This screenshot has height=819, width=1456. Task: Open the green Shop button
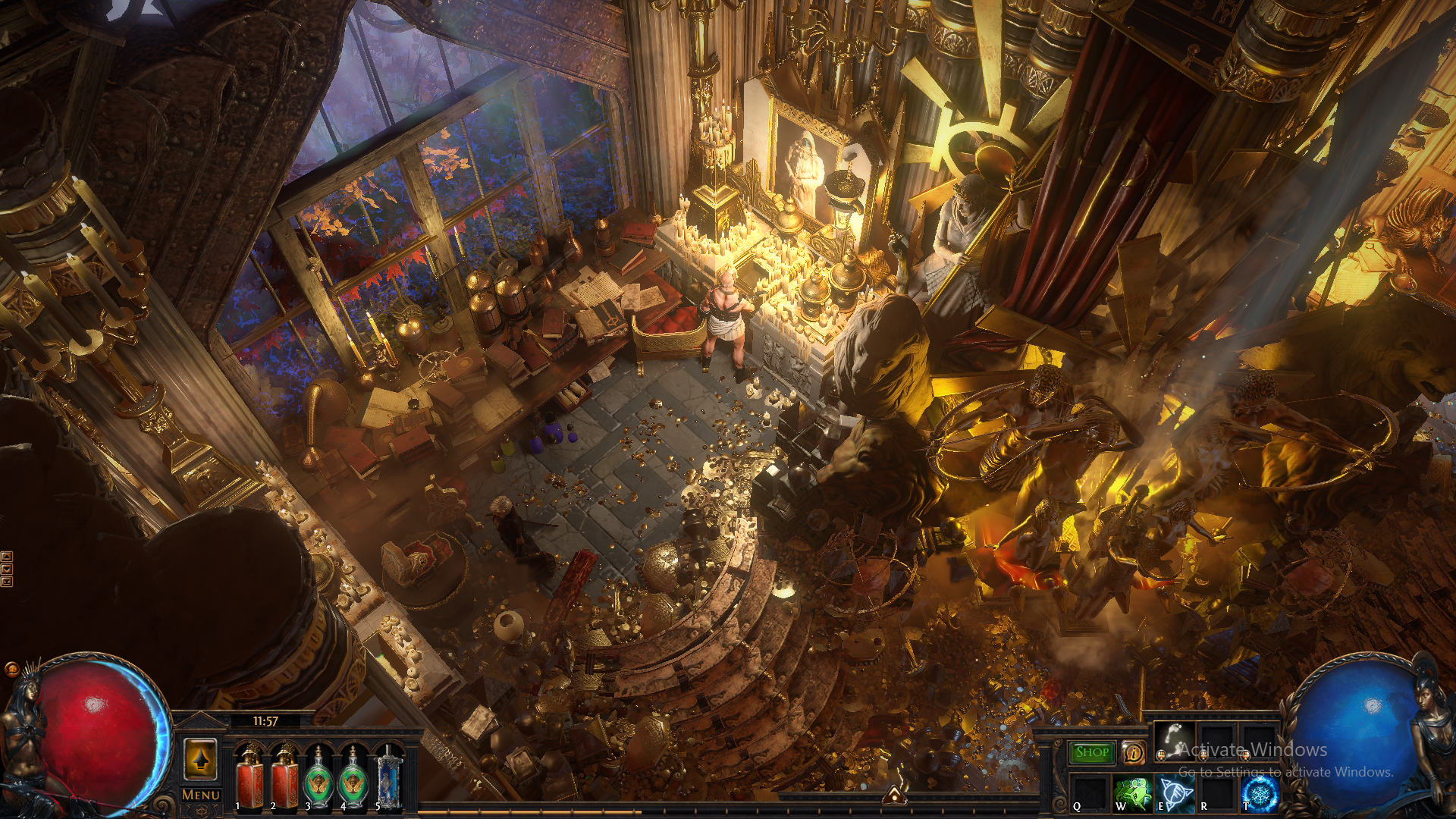1092,752
